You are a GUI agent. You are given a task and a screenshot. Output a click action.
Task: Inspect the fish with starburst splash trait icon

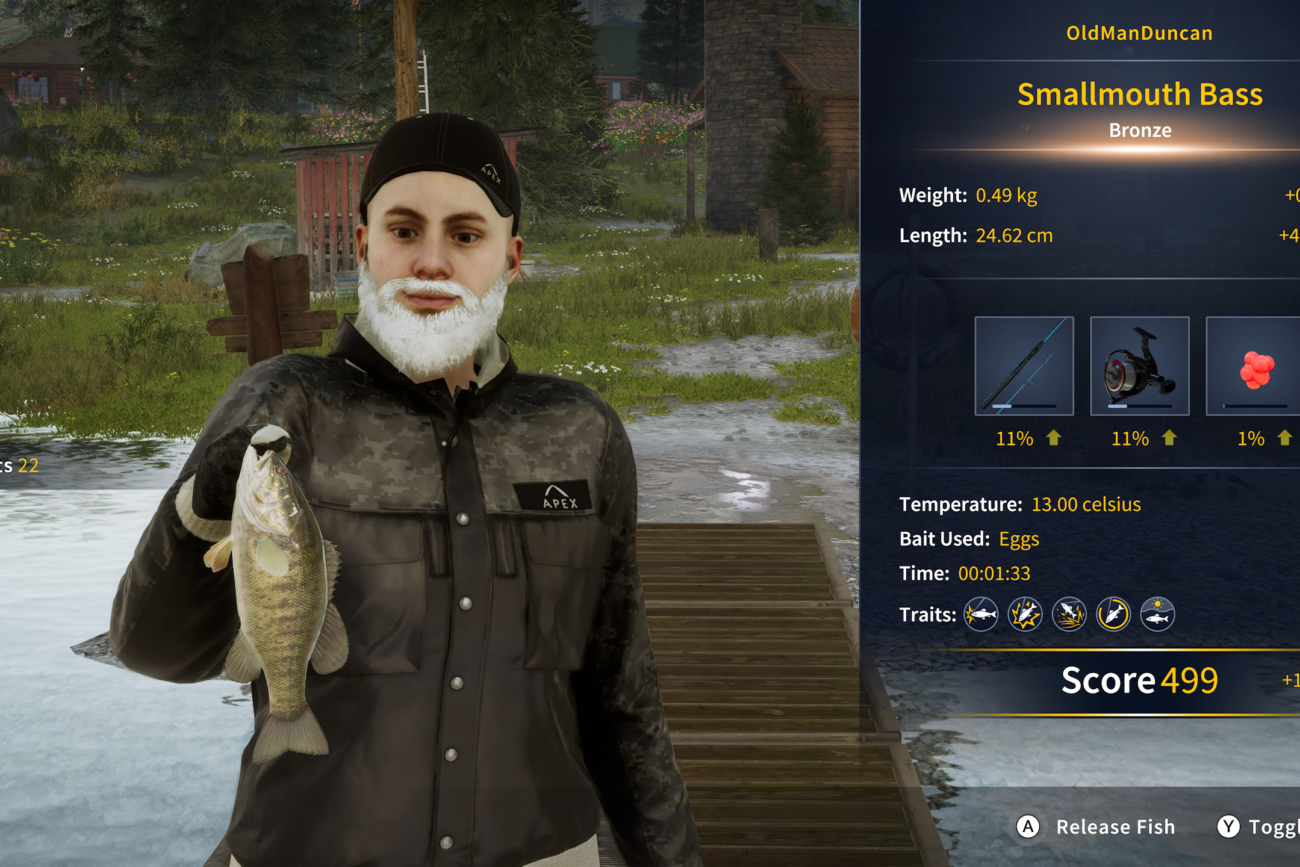[x=1025, y=614]
